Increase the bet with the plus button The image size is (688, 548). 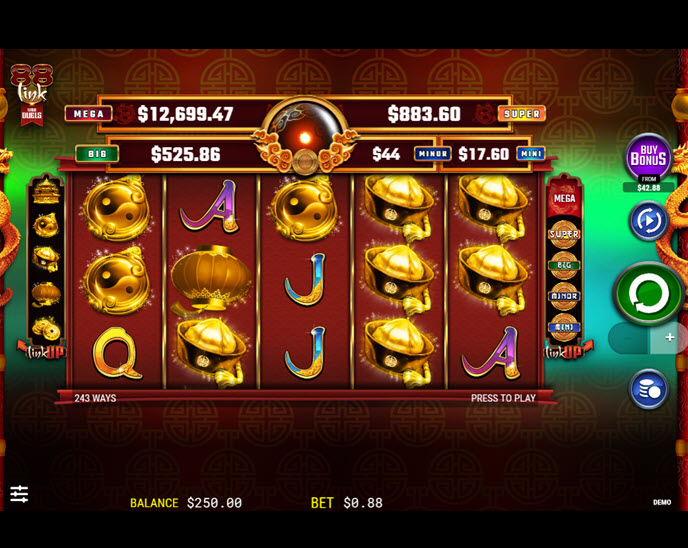(x=669, y=338)
